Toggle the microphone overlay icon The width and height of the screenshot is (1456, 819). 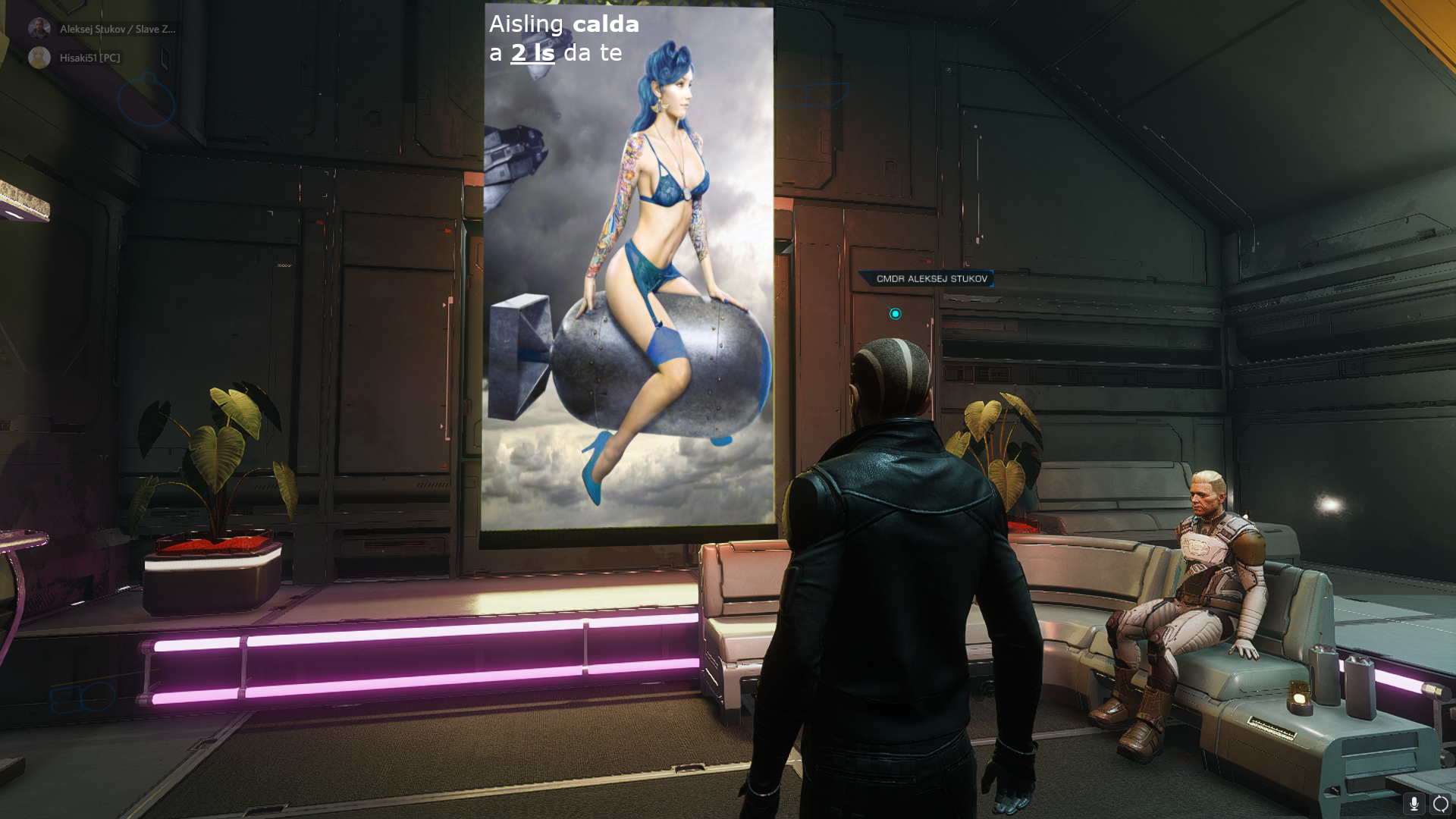[x=1414, y=803]
